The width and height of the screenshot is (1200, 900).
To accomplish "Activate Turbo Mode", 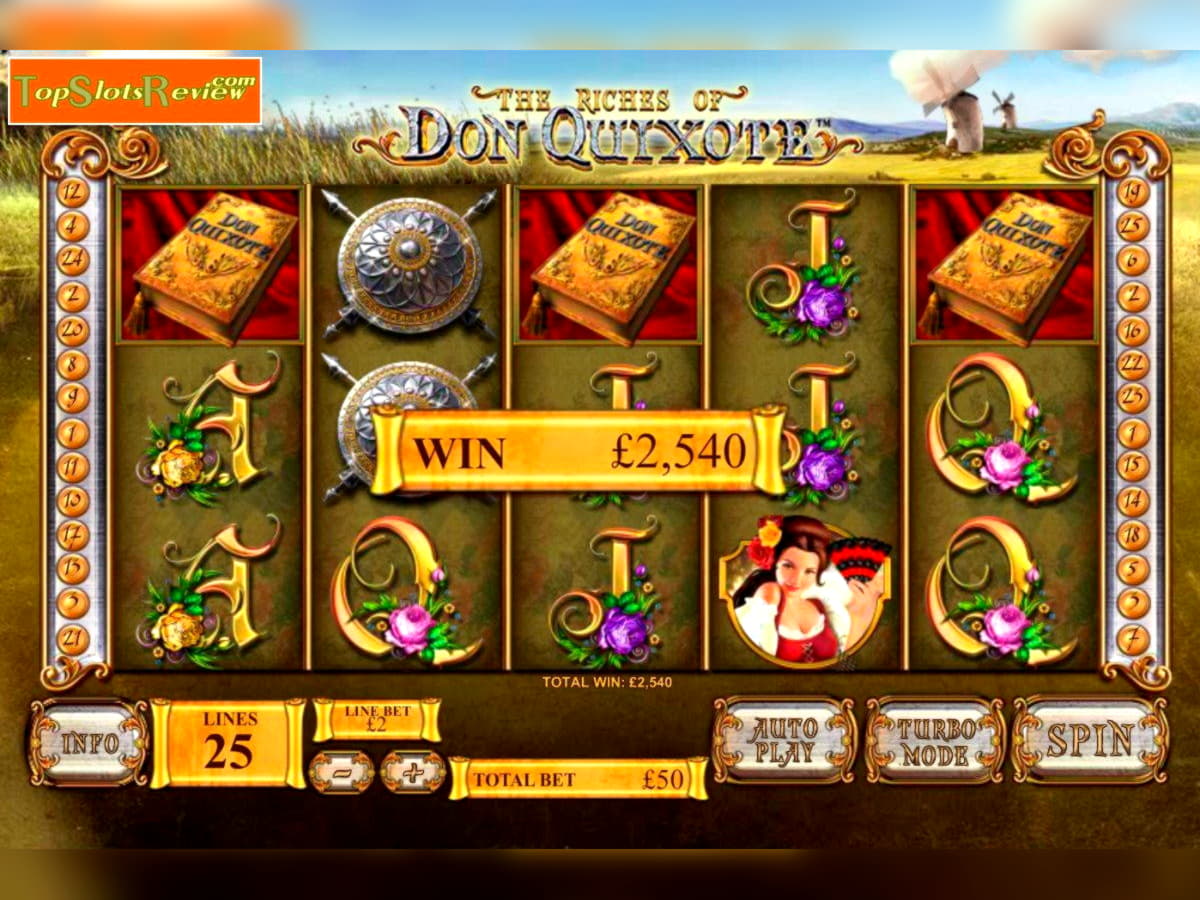I will [935, 740].
